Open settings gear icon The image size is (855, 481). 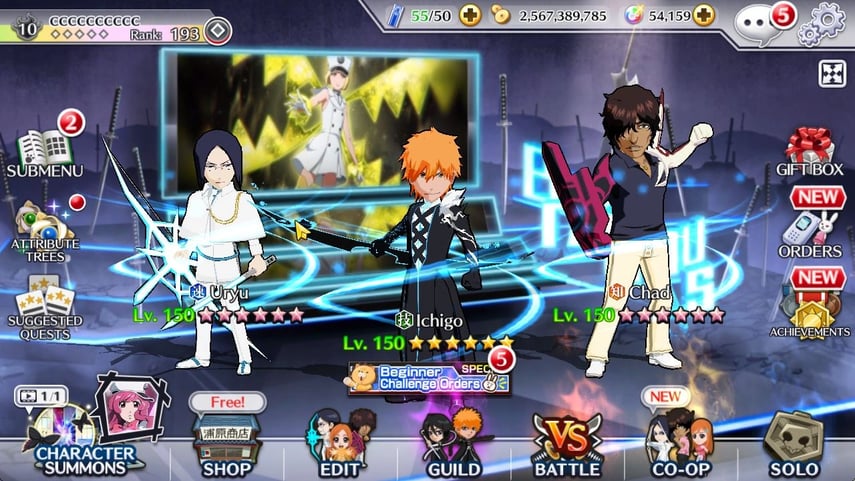pyautogui.click(x=826, y=20)
